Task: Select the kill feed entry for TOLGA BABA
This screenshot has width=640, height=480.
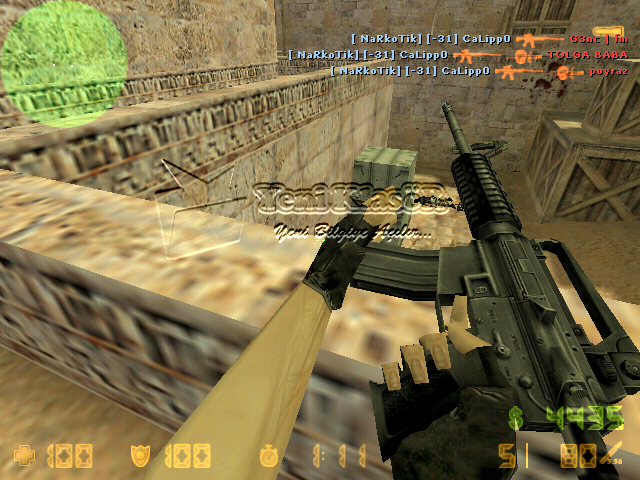Action: (458, 55)
